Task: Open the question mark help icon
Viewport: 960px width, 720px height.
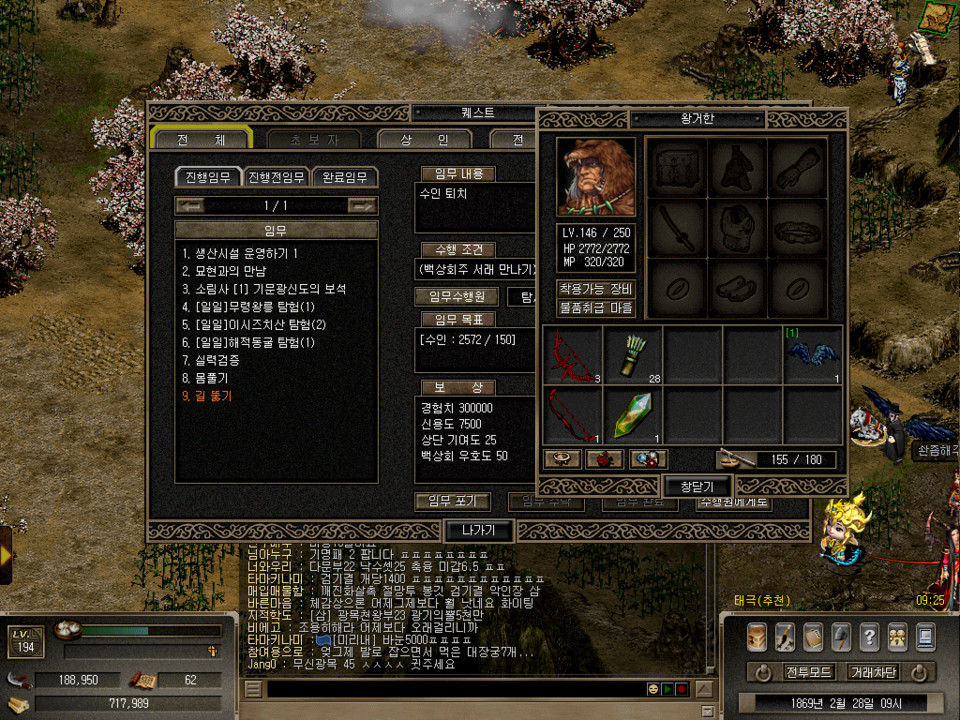Action: point(869,636)
